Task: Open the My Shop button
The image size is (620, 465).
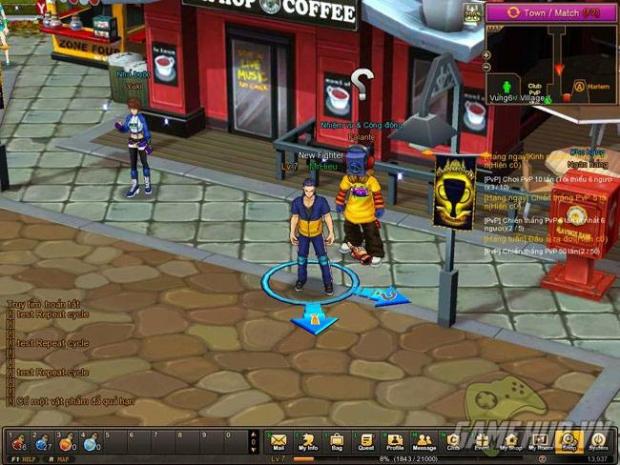Action: 511,441
